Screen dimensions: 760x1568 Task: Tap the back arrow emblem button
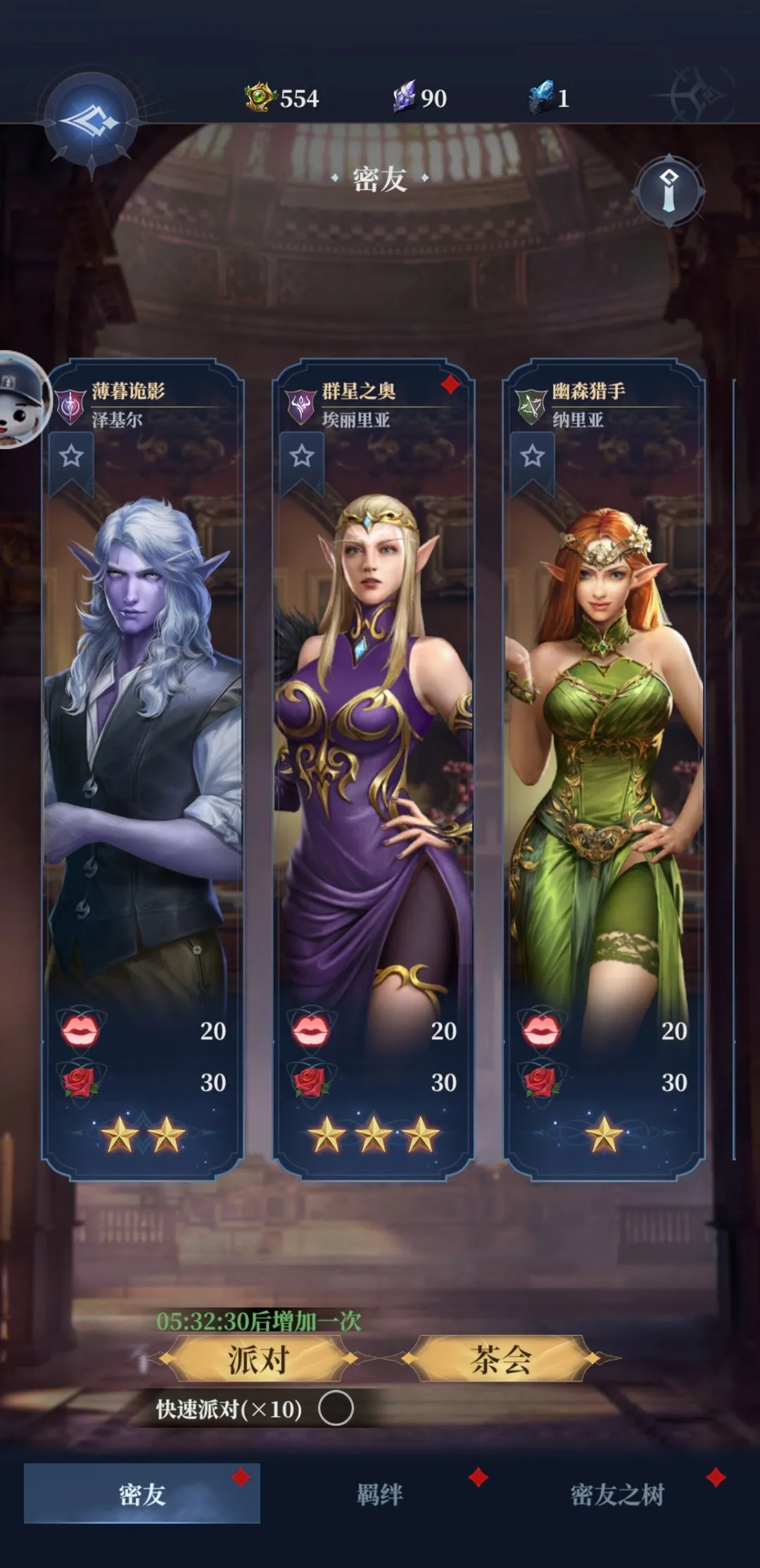pos(91,122)
